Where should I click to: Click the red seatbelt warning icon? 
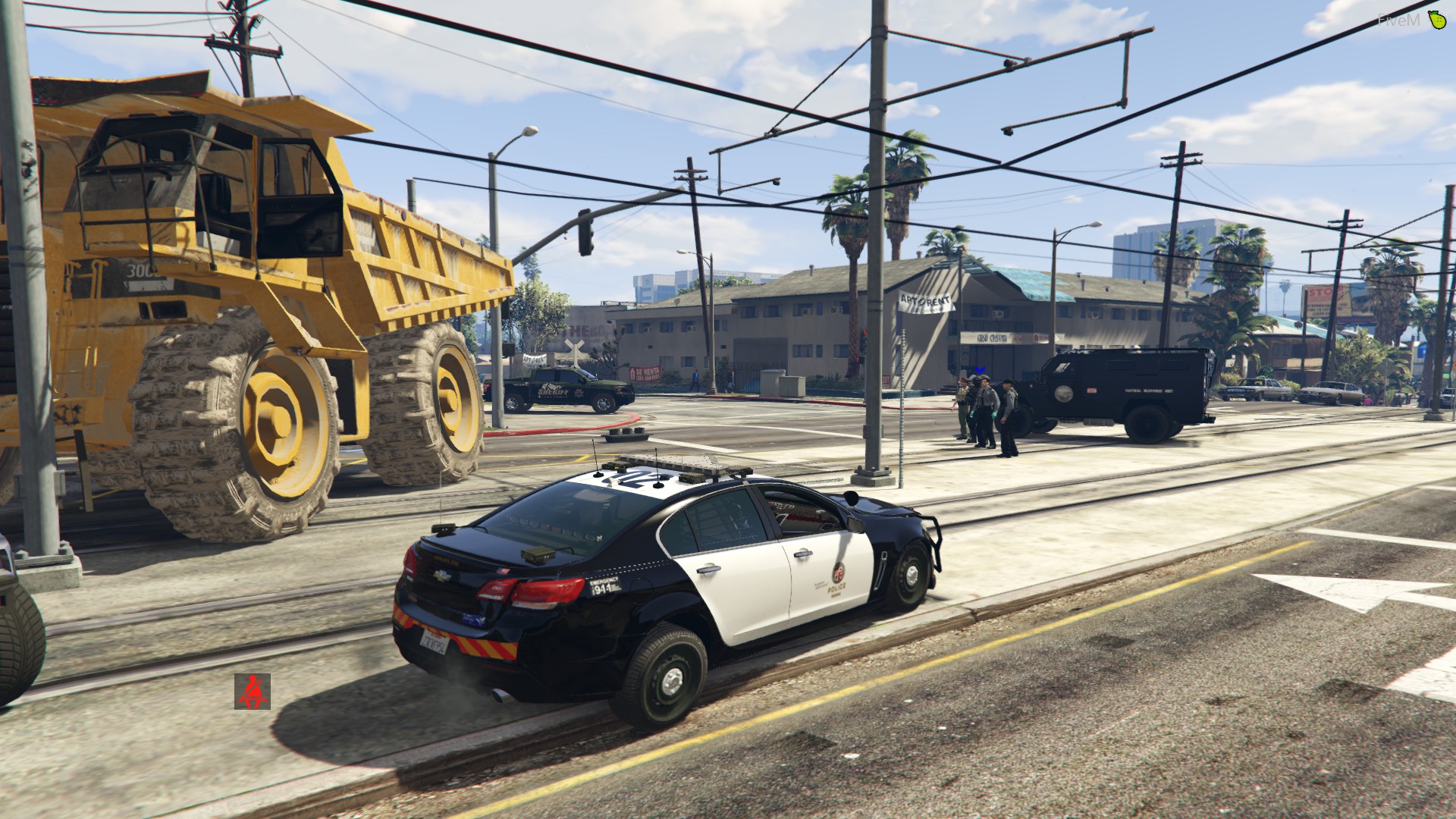coord(252,691)
